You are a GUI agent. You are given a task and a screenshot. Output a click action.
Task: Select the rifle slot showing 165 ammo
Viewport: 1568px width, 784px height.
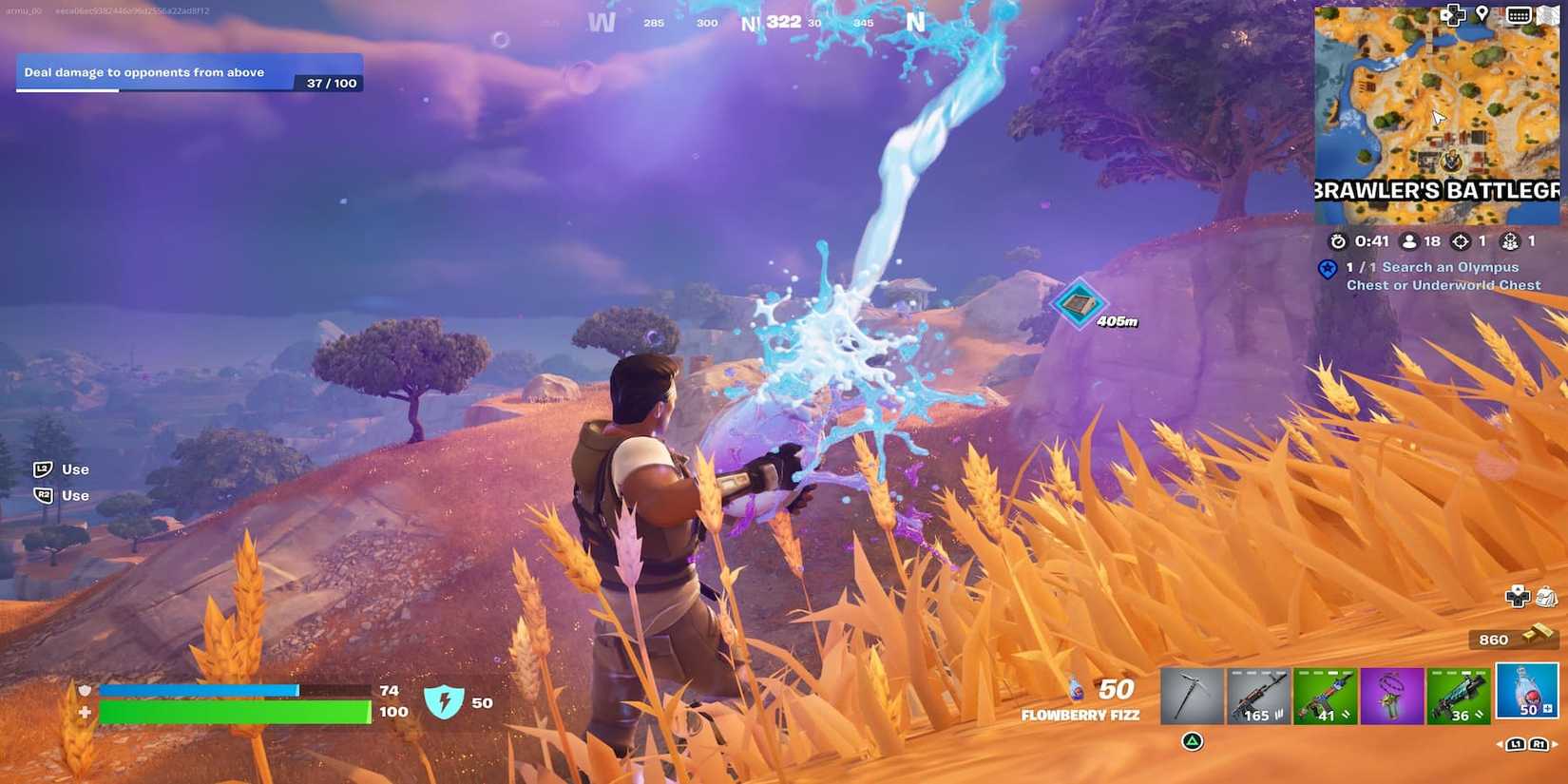point(1258,695)
